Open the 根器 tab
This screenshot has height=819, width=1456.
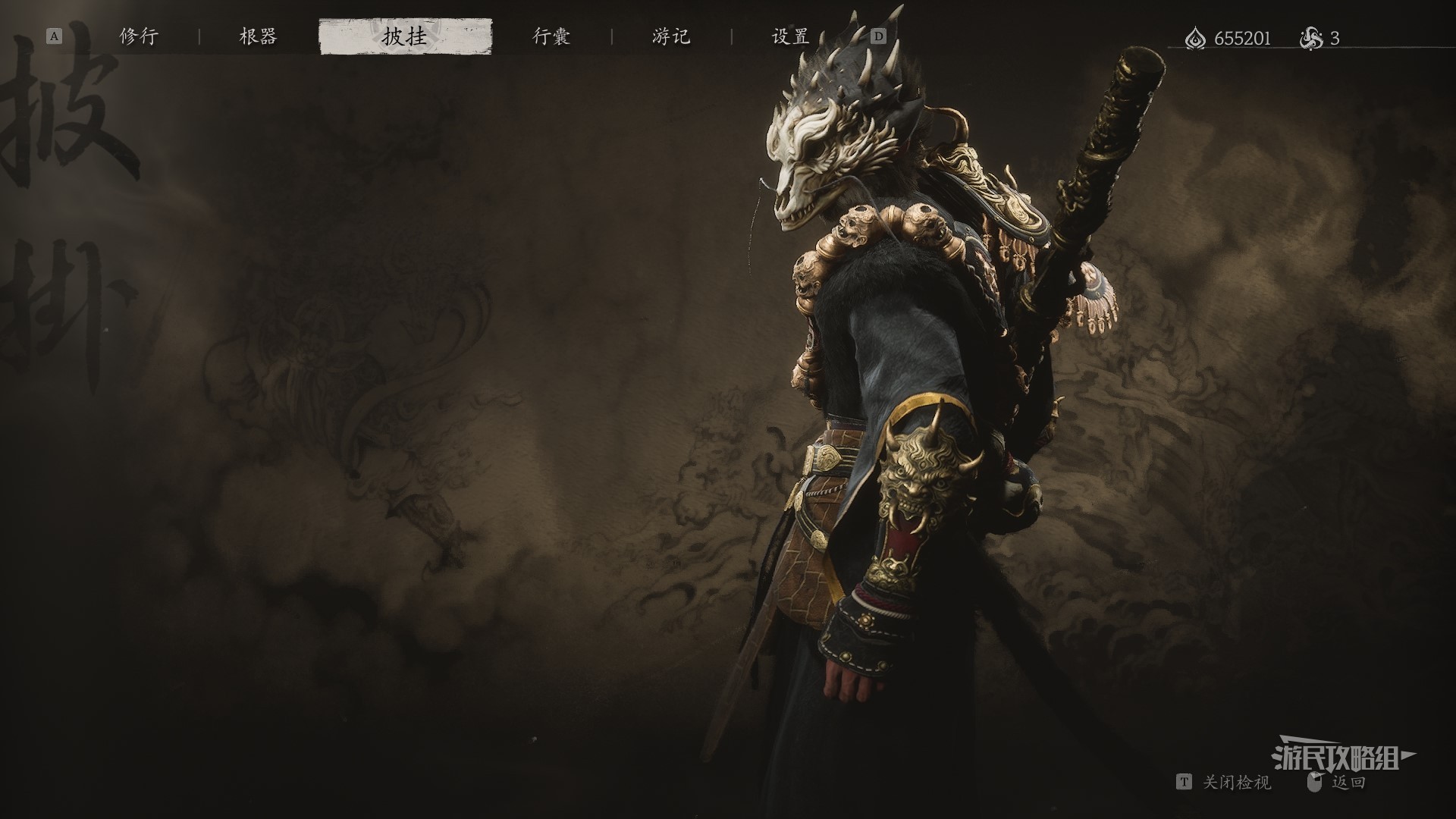[x=258, y=37]
